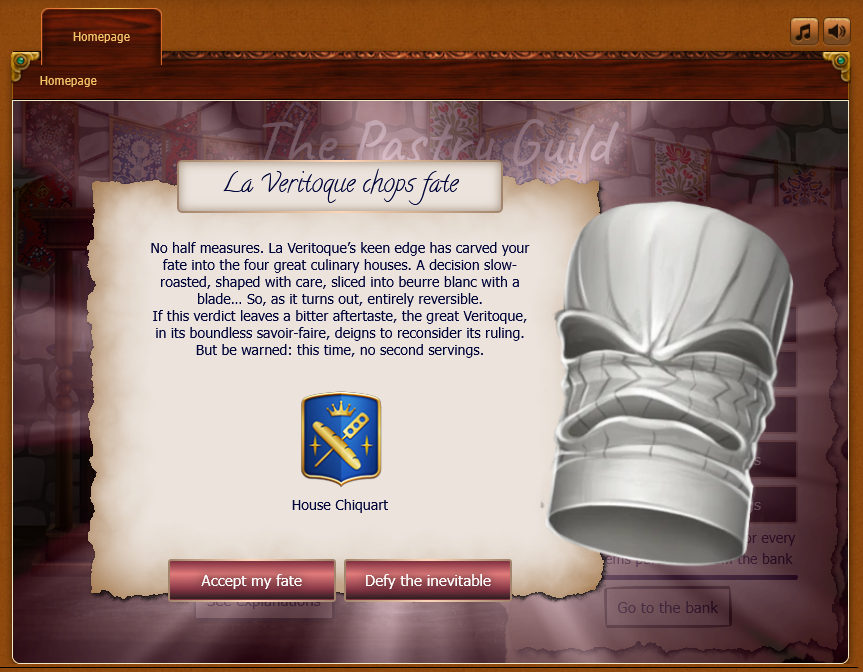This screenshot has height=672, width=863.
Task: Accept my fate button
Action: click(x=252, y=581)
